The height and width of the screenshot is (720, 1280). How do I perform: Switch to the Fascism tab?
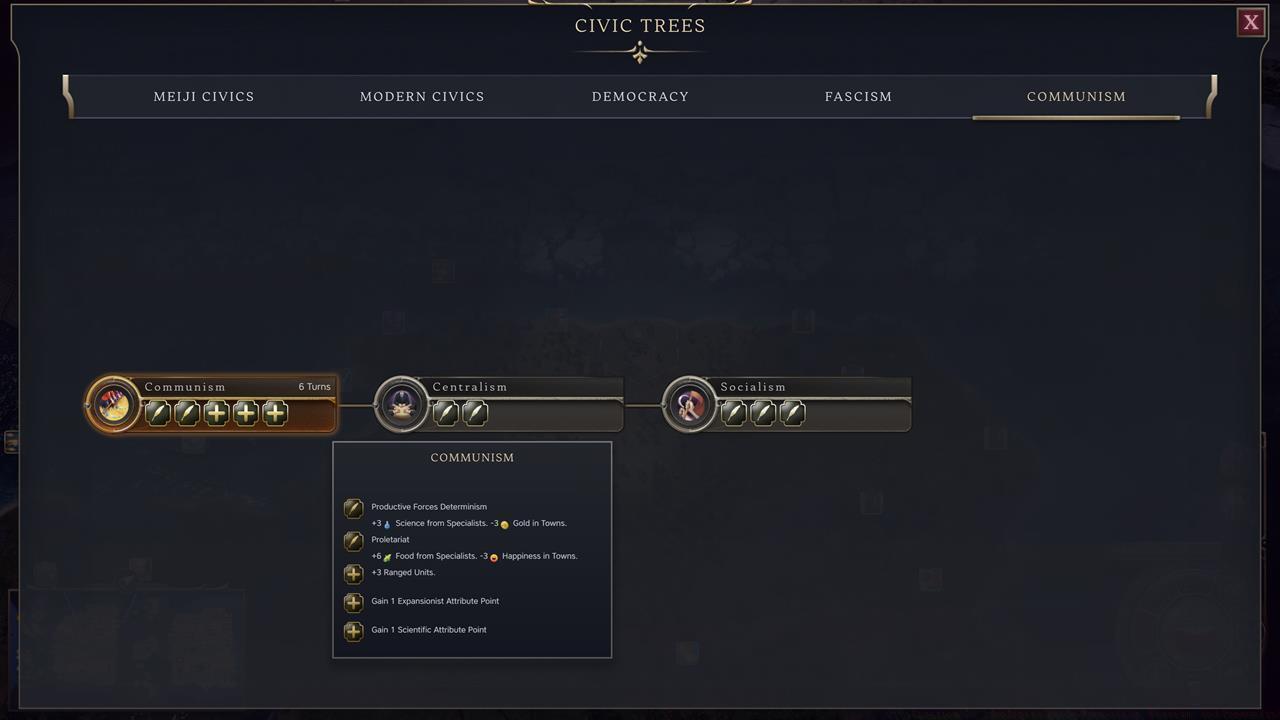(x=858, y=96)
